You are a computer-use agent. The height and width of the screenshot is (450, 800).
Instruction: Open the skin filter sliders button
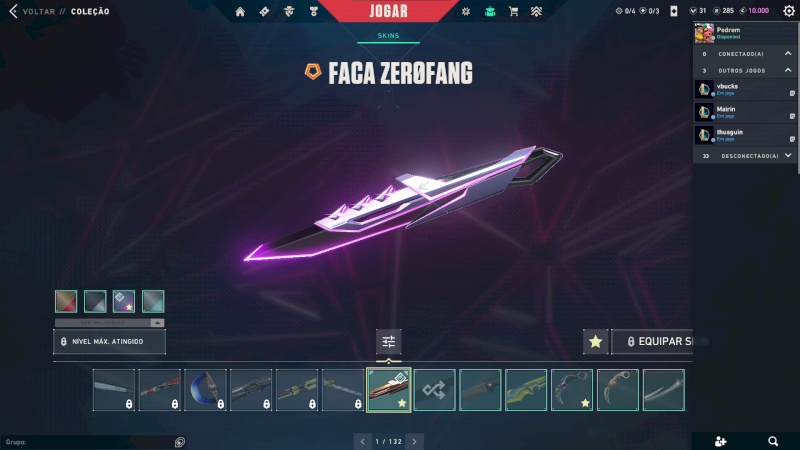click(388, 342)
